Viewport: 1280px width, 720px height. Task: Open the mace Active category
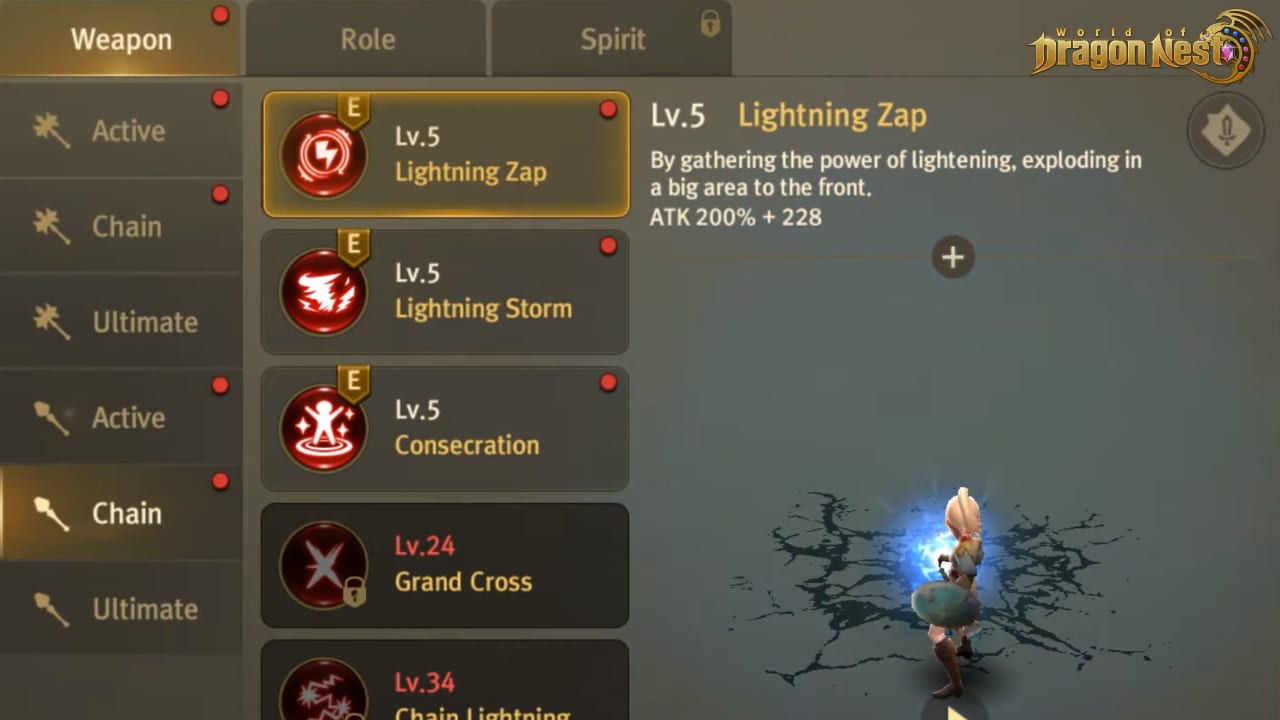120,418
